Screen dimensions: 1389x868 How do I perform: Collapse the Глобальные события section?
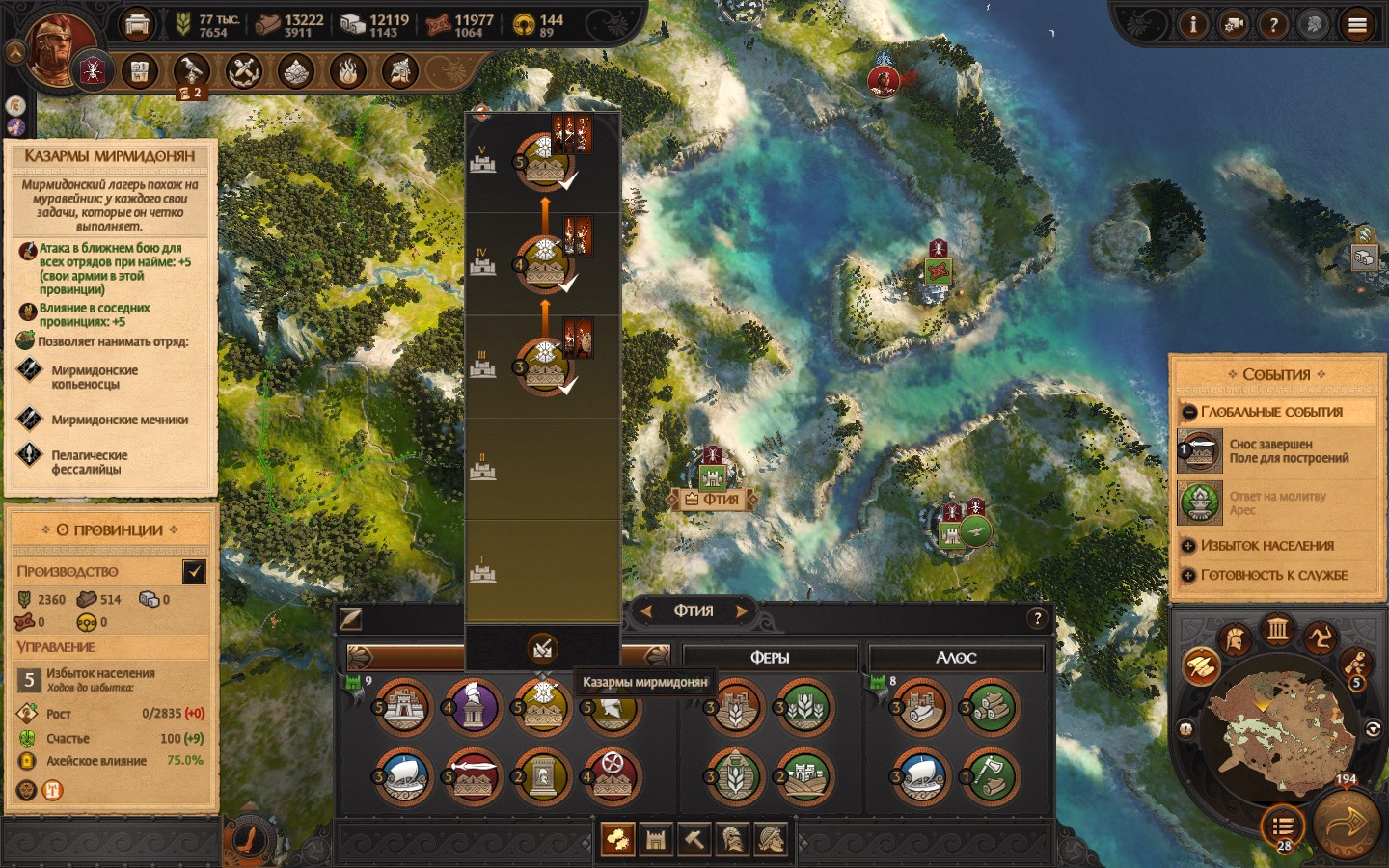[1189, 412]
